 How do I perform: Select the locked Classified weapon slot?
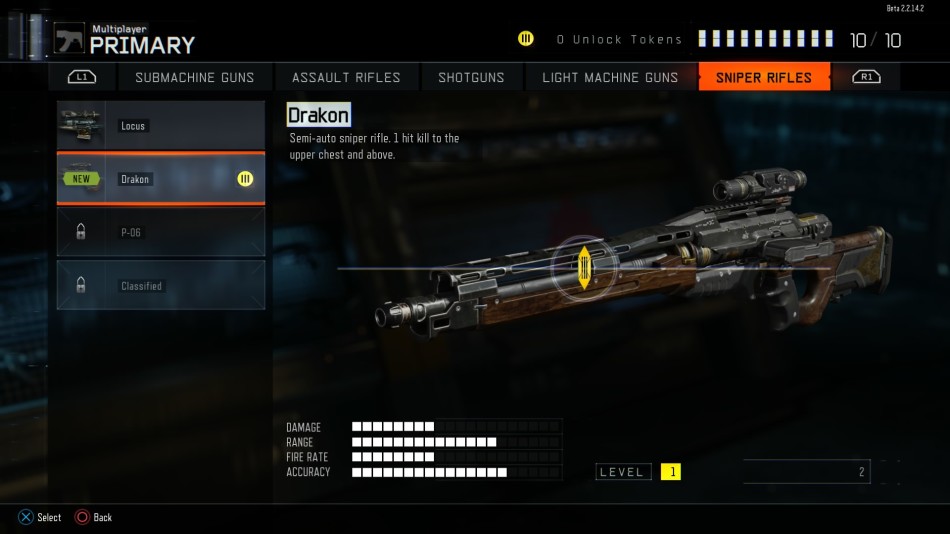coord(161,286)
